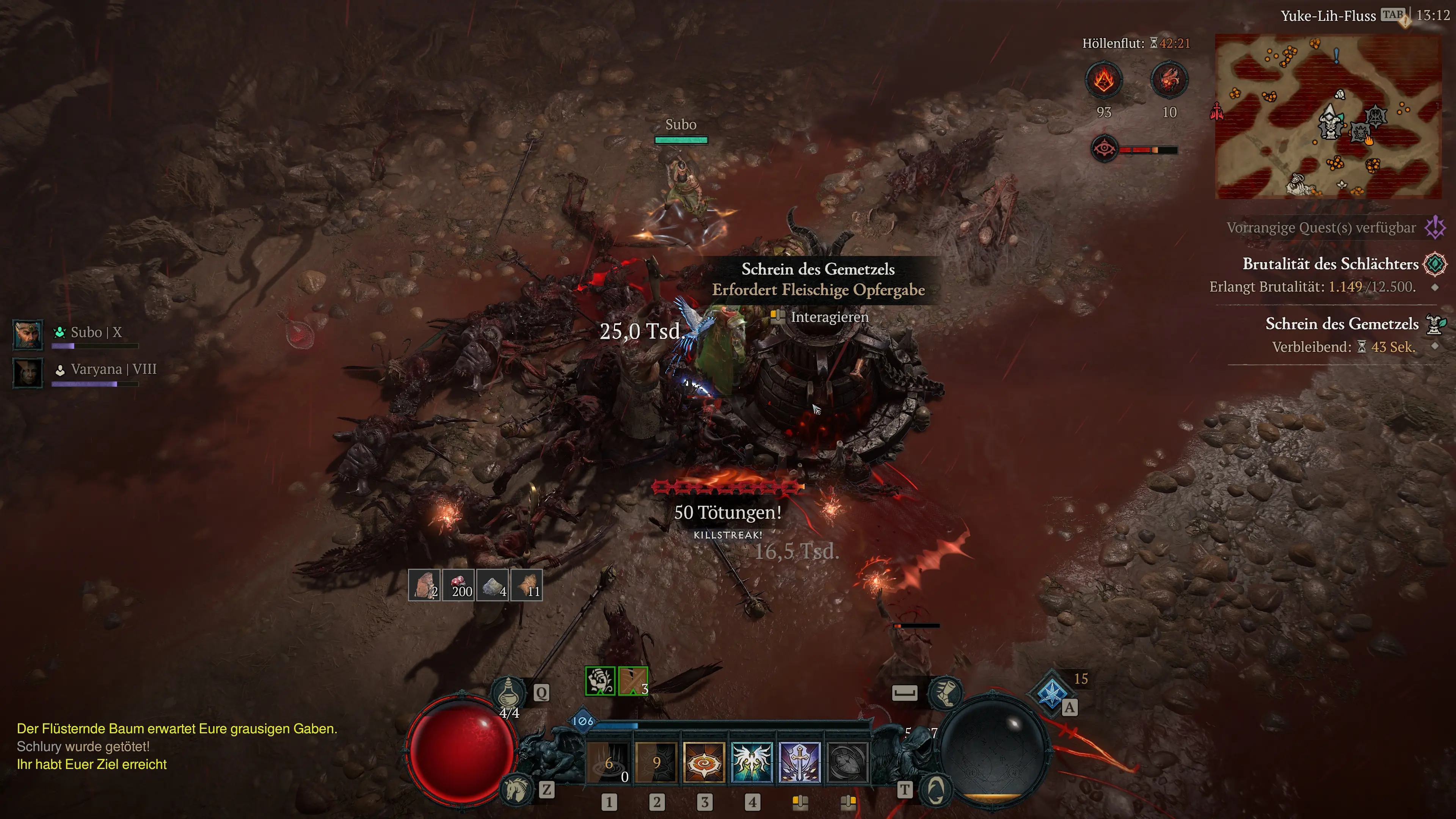The height and width of the screenshot is (819, 1456).
Task: Trigger the sword and shield skill
Action: click(x=799, y=763)
